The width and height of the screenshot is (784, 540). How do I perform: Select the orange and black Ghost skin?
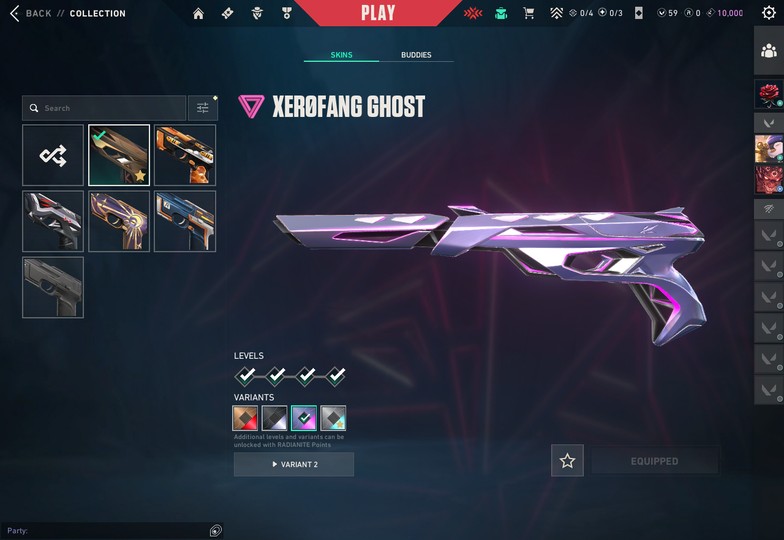pos(185,155)
